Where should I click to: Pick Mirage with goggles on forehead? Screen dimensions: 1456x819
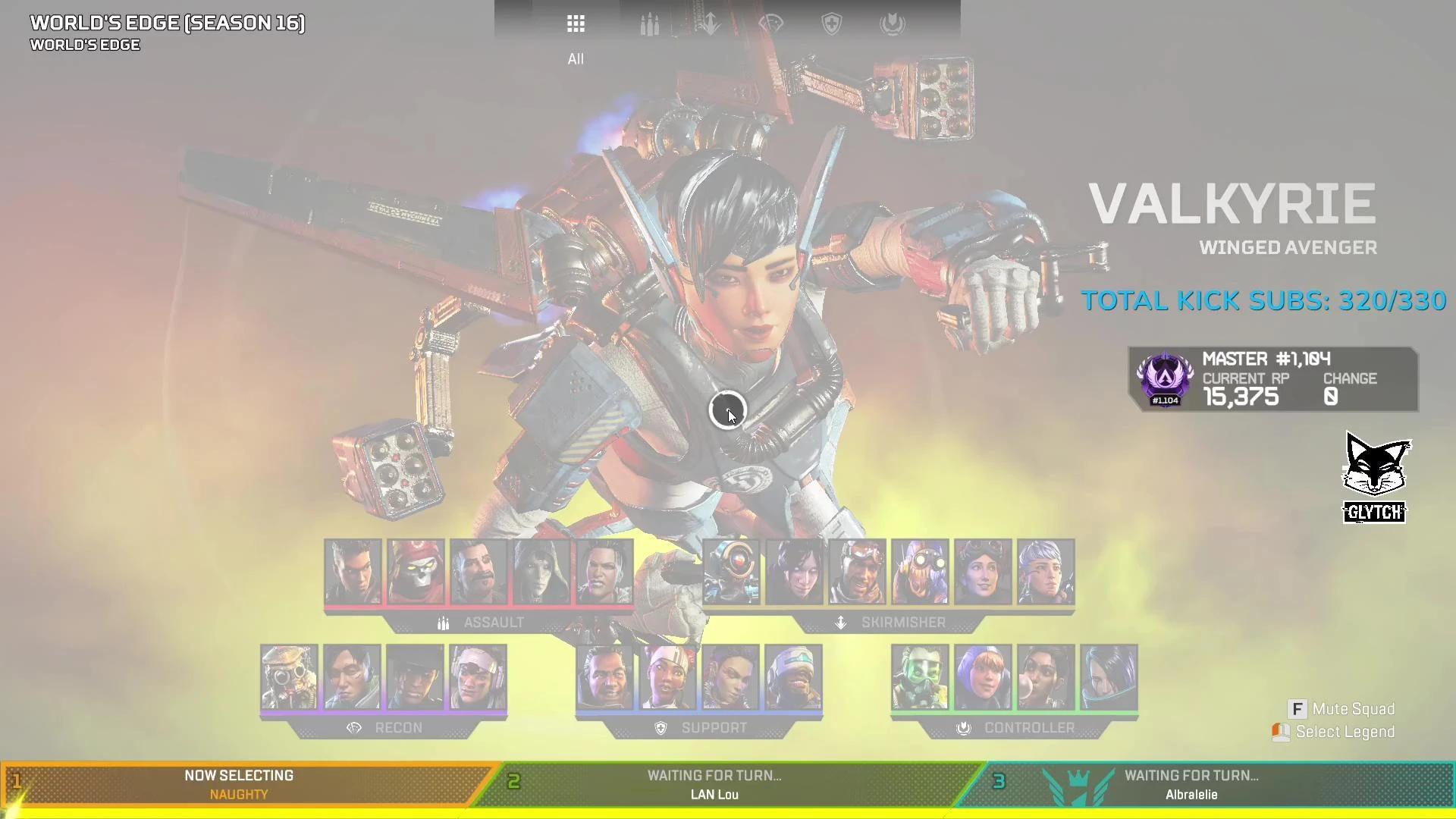tap(858, 572)
